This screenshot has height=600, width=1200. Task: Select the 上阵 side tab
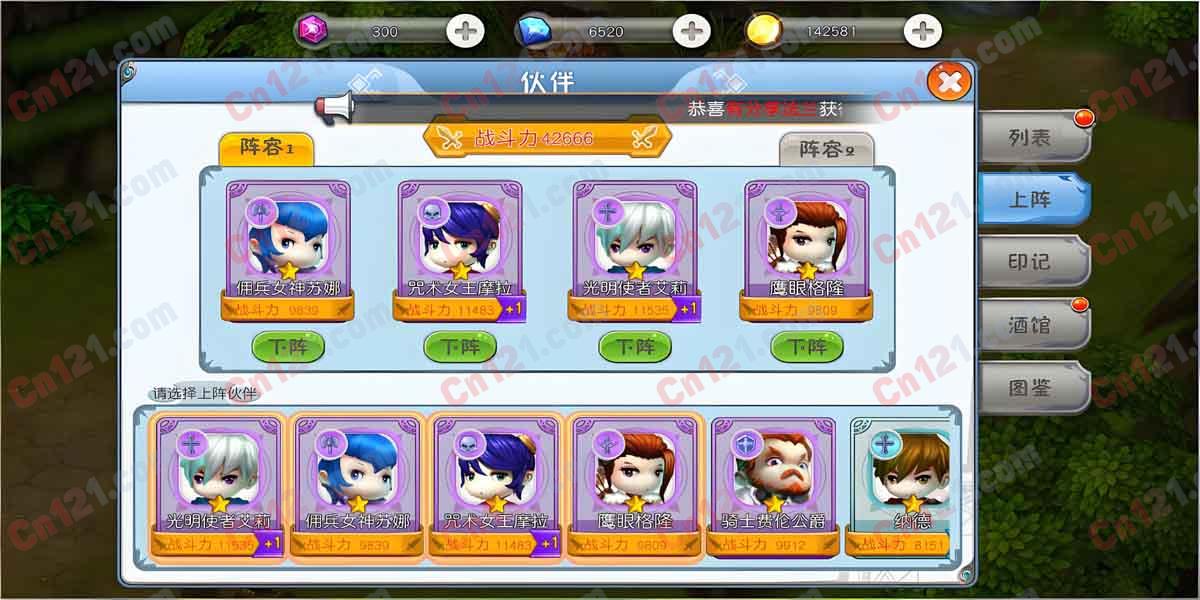(x=1032, y=199)
